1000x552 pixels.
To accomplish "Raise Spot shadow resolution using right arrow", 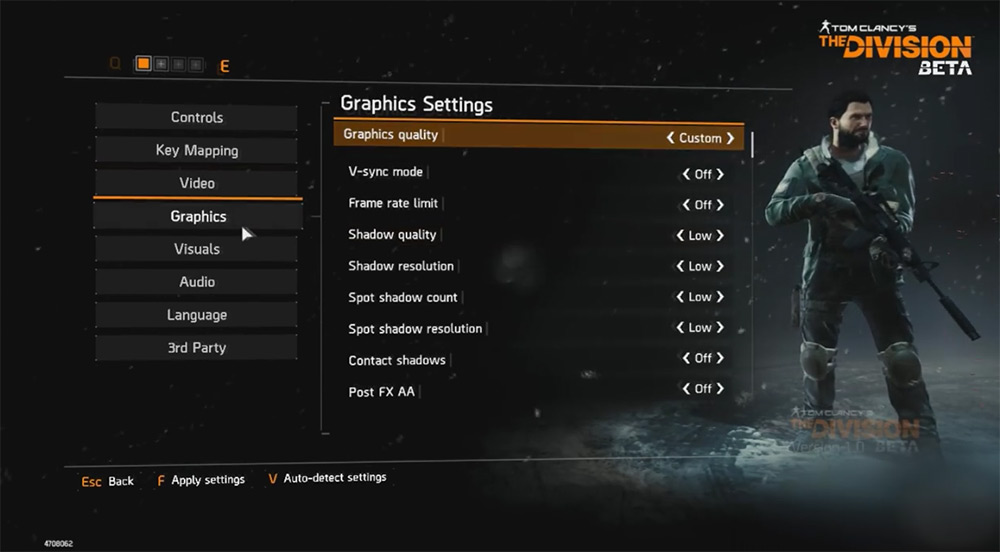I will pos(720,328).
